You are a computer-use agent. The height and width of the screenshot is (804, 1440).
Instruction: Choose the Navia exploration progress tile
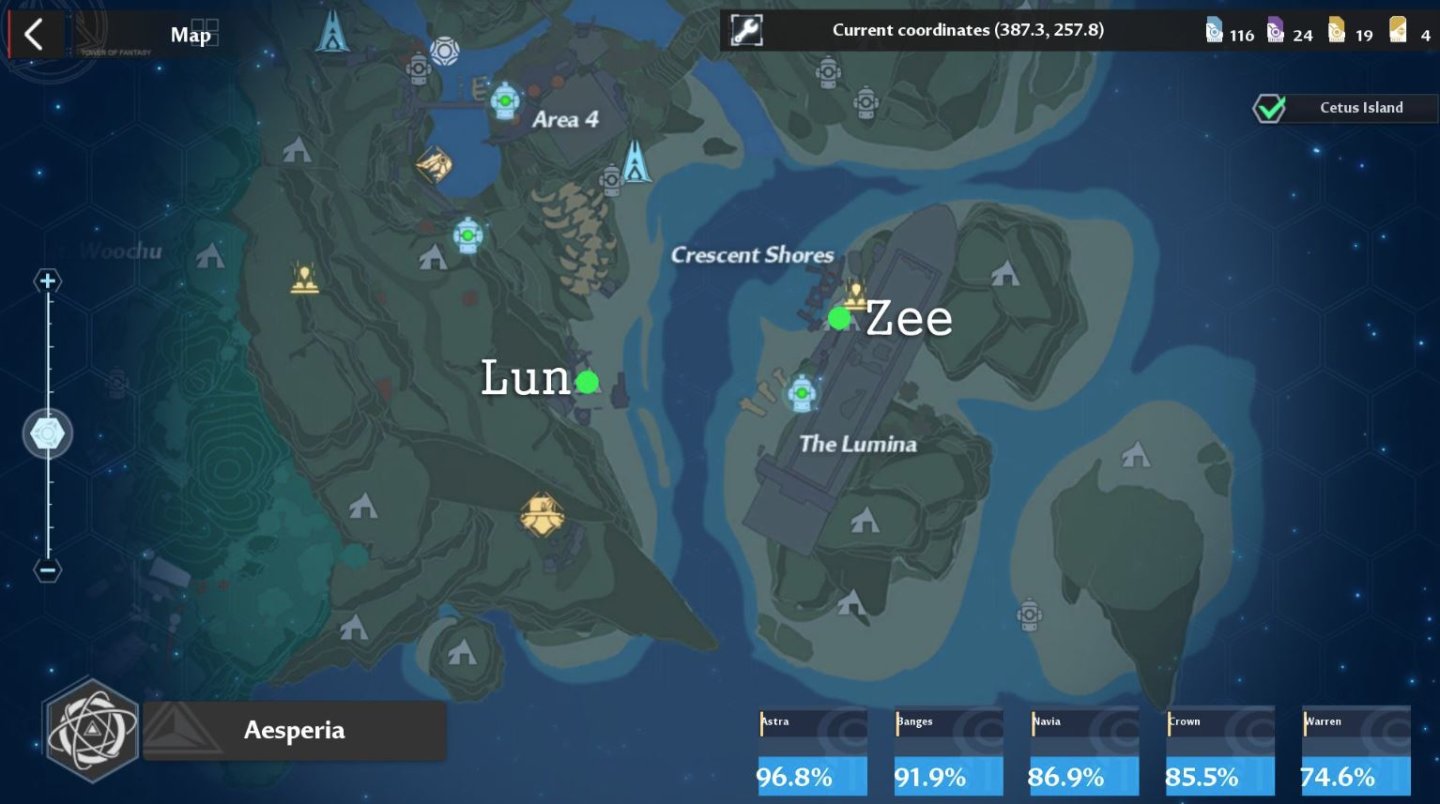[1084, 752]
